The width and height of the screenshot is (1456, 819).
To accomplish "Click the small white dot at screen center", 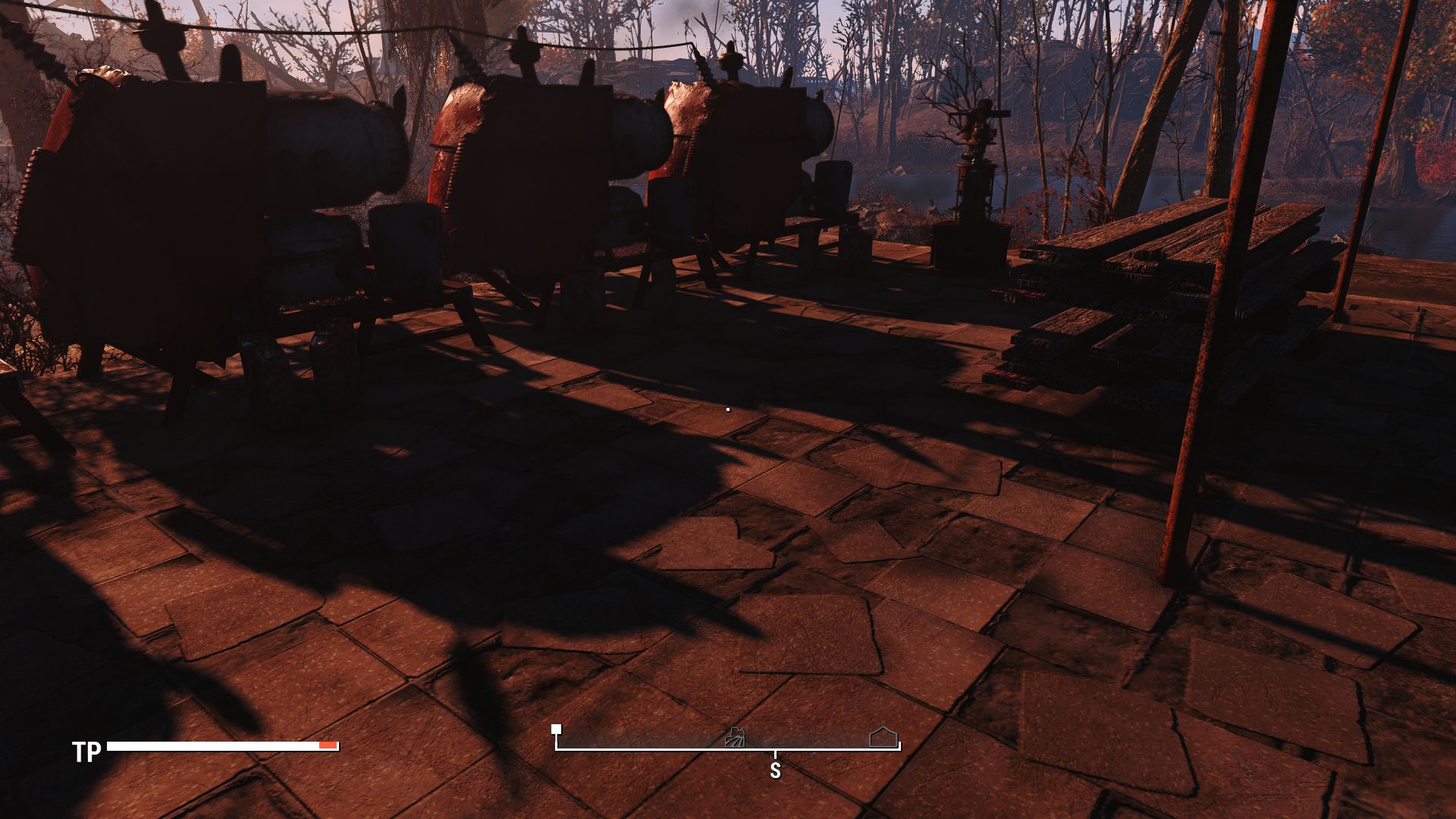I will 727,408.
